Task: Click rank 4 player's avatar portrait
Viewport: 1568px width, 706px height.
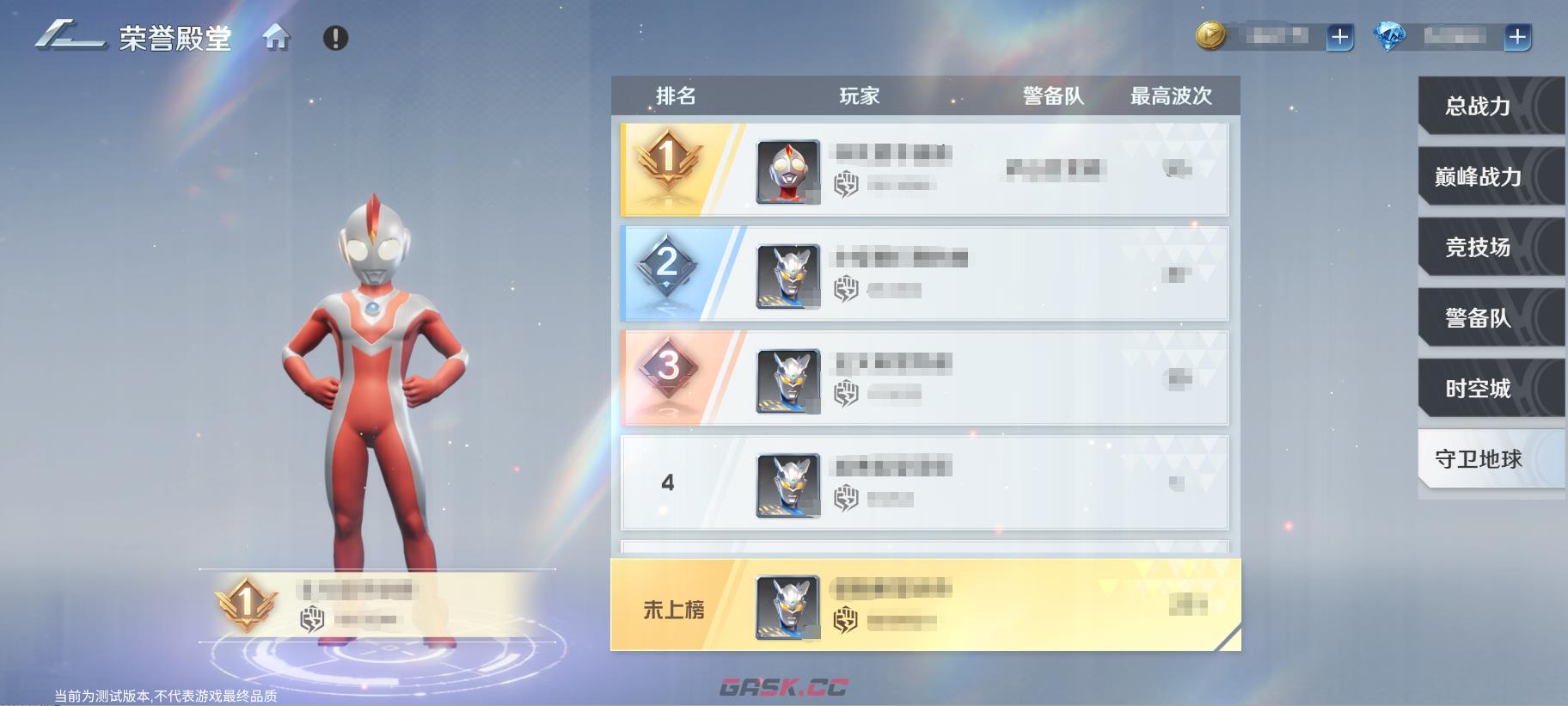Action: tap(787, 482)
